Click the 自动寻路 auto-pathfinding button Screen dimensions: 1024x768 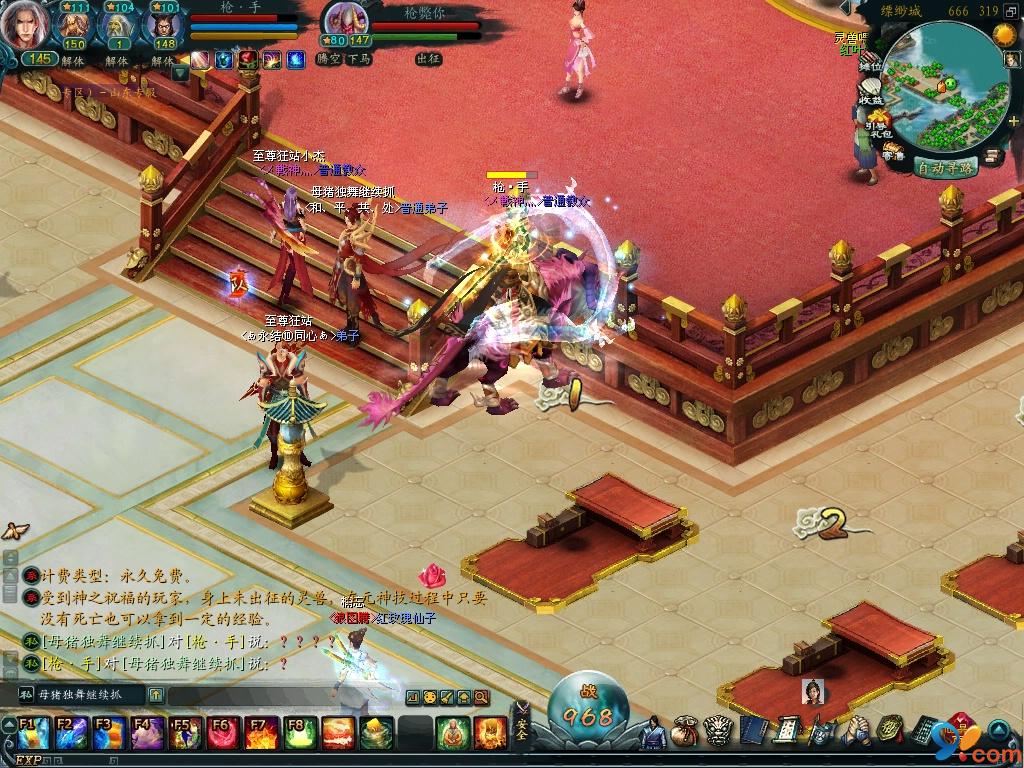click(x=945, y=168)
